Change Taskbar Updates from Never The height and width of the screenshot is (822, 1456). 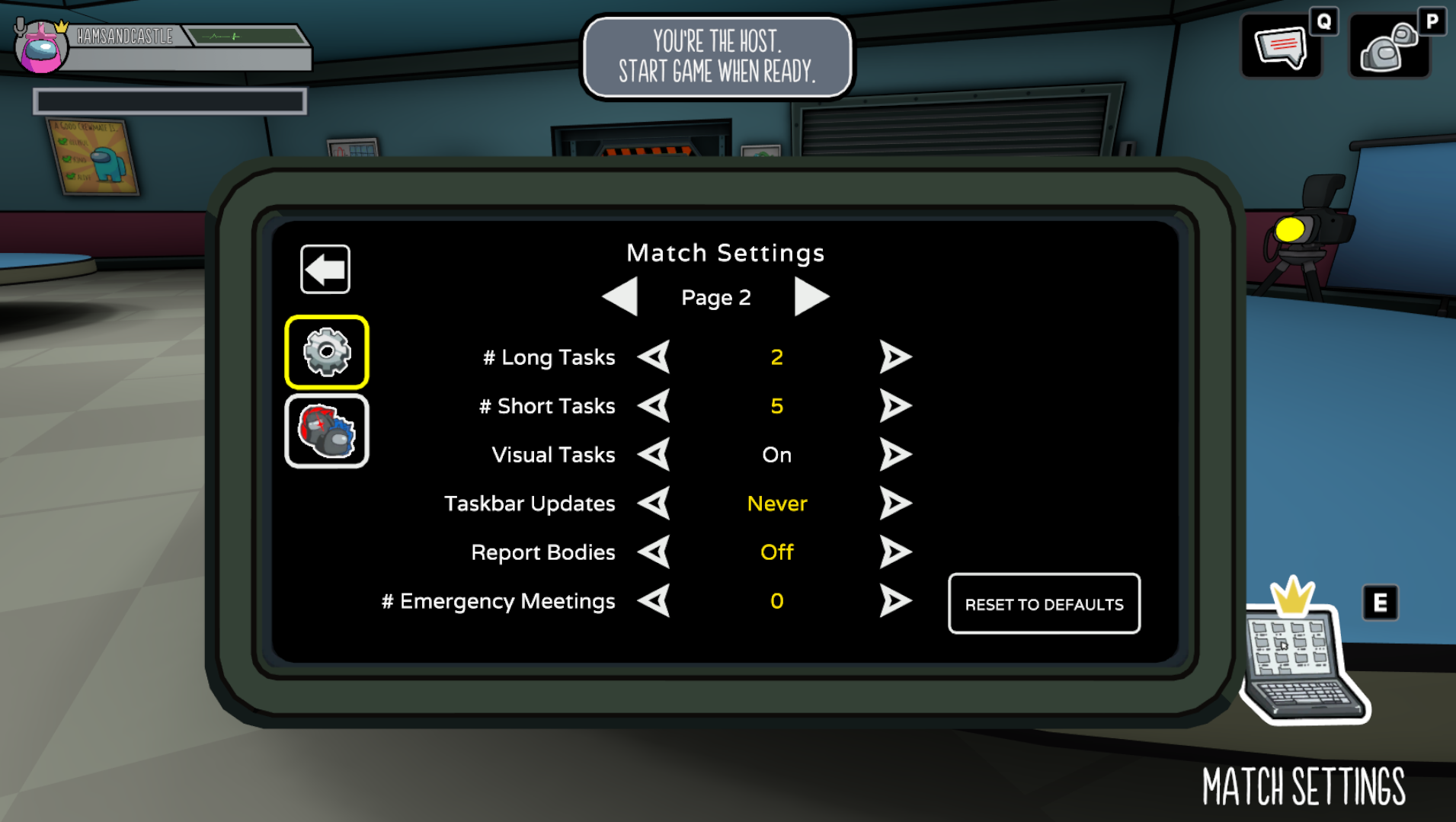(x=895, y=503)
